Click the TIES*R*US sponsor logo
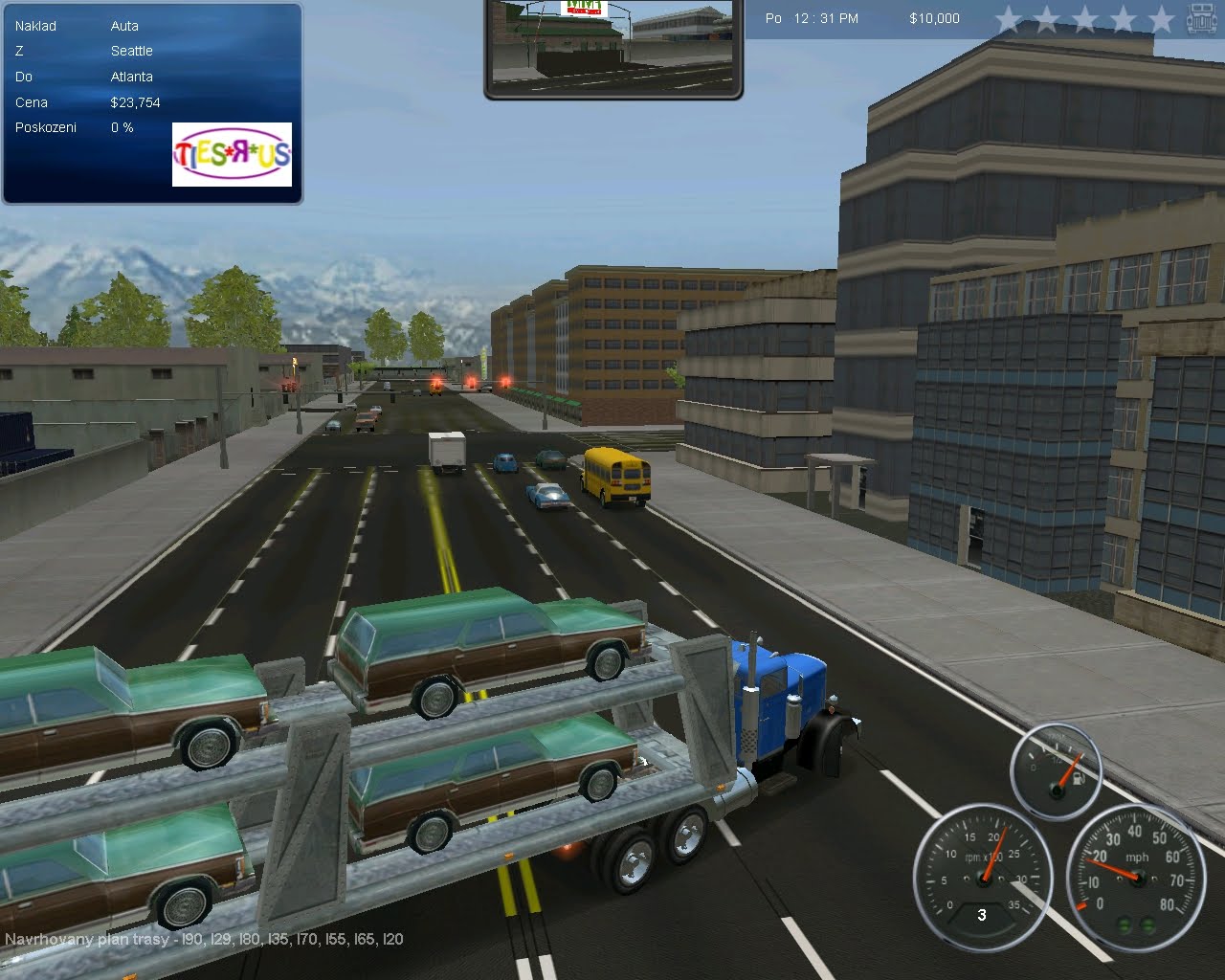The width and height of the screenshot is (1225, 980). (232, 155)
